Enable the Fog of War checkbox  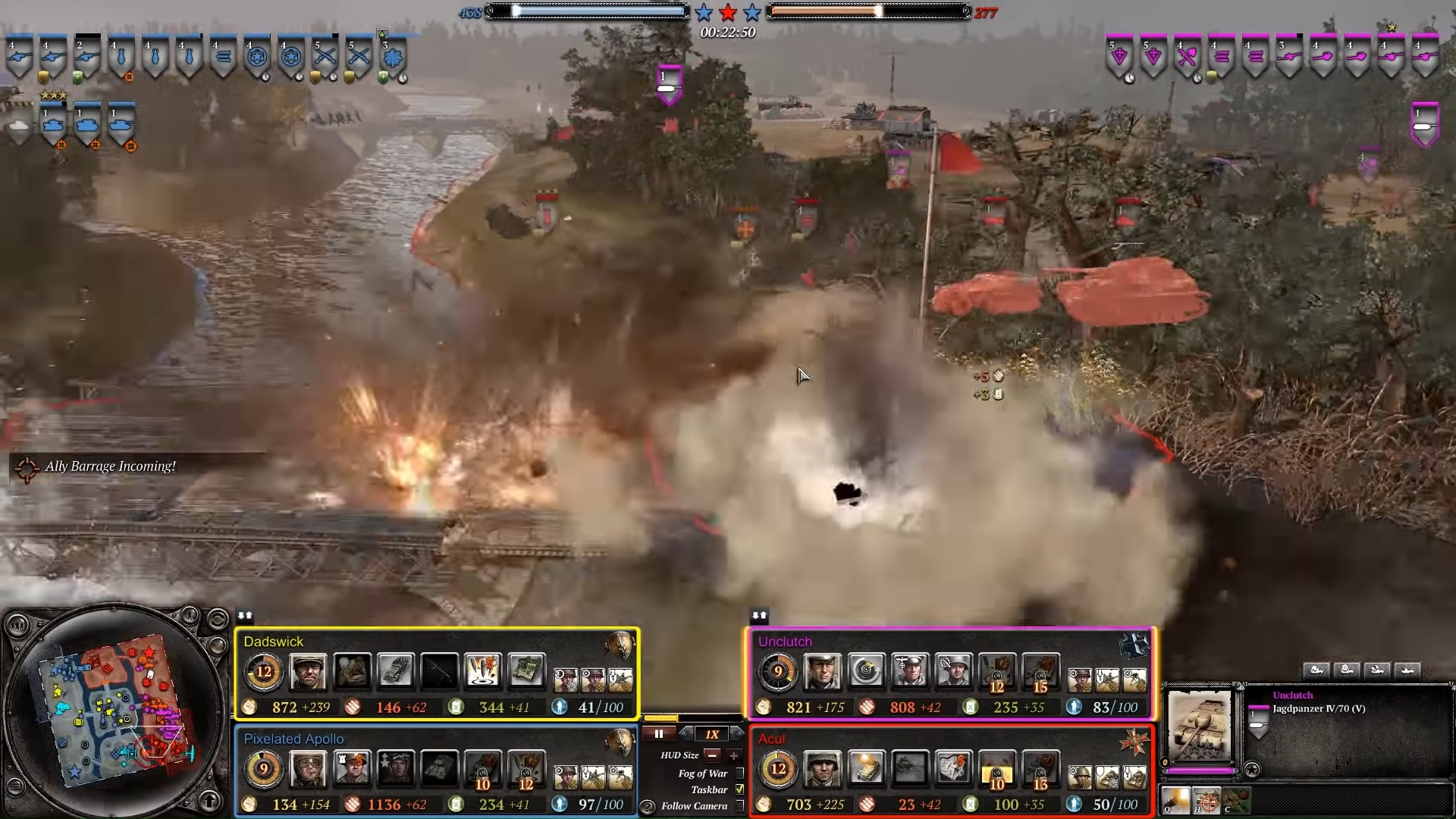point(740,773)
